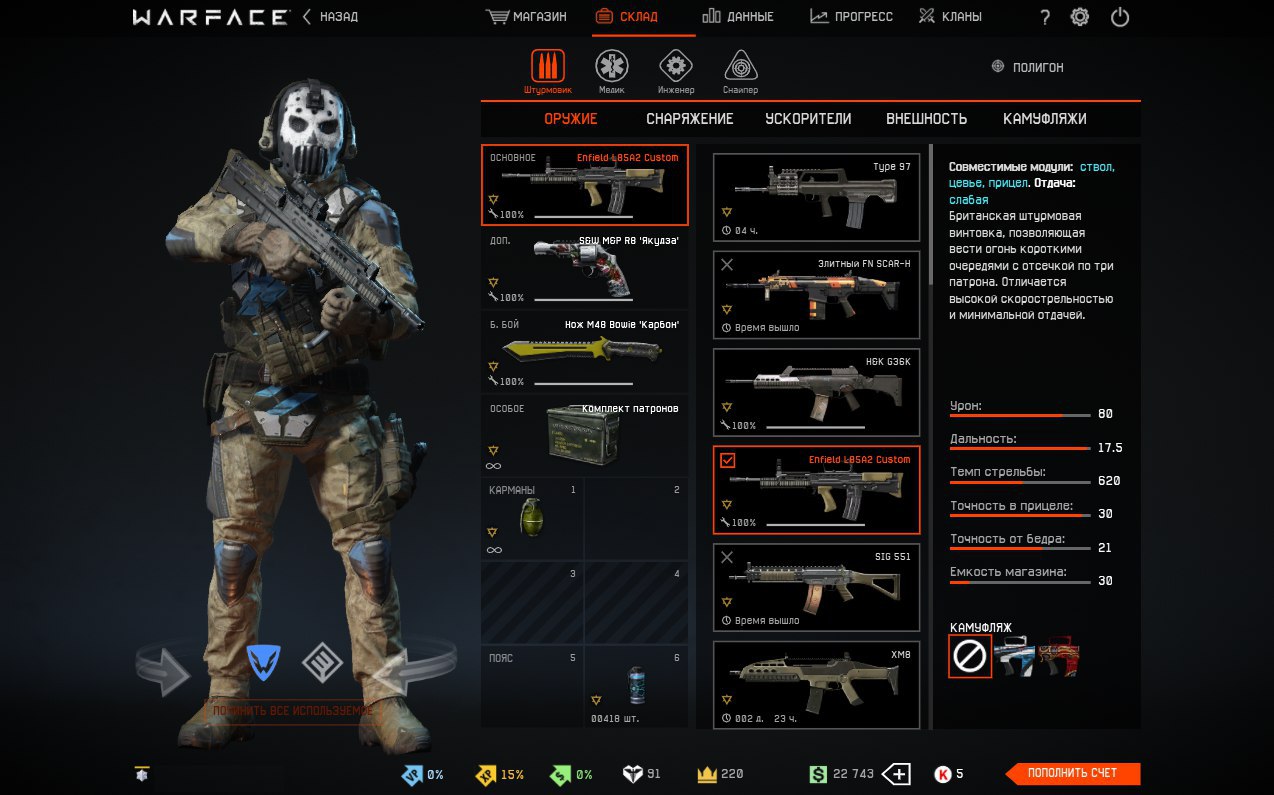The height and width of the screenshot is (795, 1274).
Task: Go back with the Назад button
Action: pos(330,17)
